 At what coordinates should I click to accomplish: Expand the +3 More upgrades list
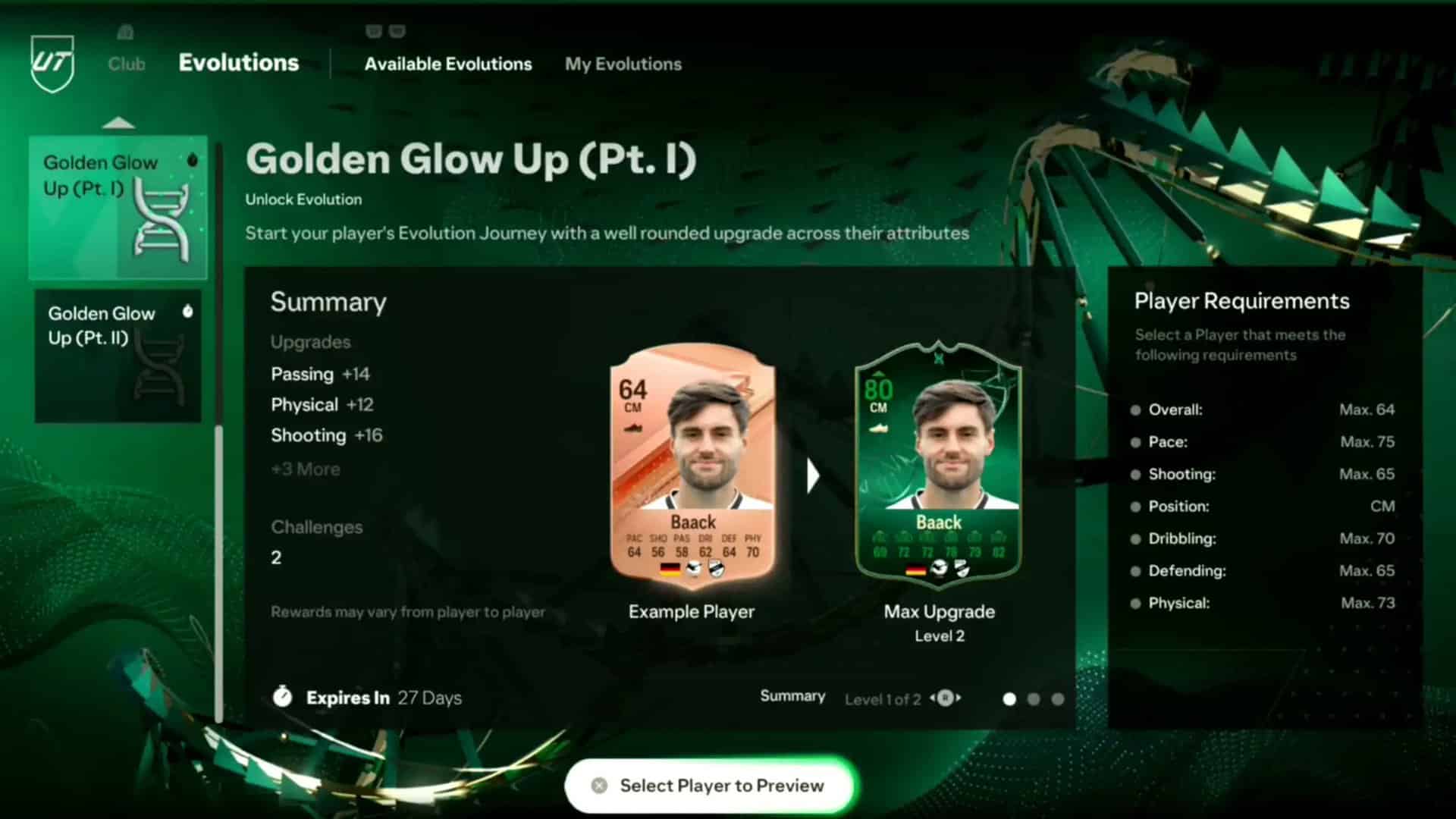pos(305,469)
